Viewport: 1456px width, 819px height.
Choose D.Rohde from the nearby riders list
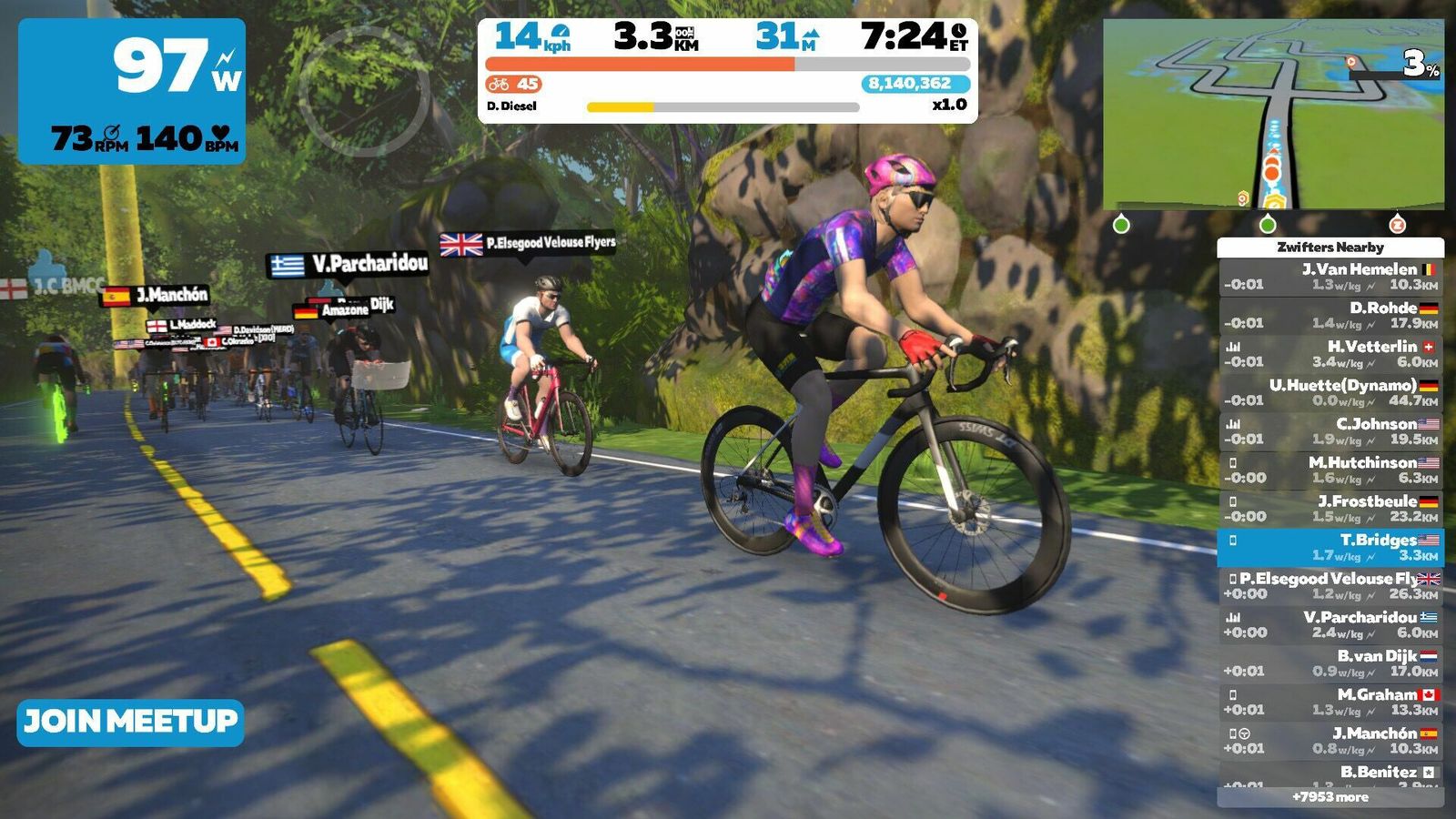coord(1330,316)
